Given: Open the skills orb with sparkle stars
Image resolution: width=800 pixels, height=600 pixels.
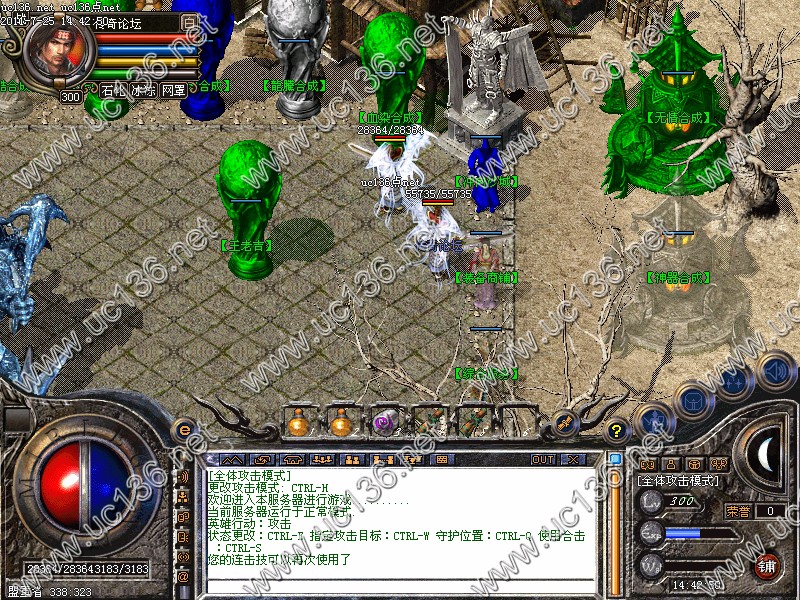Looking at the screenshot, I should pyautogui.click(x=734, y=382).
